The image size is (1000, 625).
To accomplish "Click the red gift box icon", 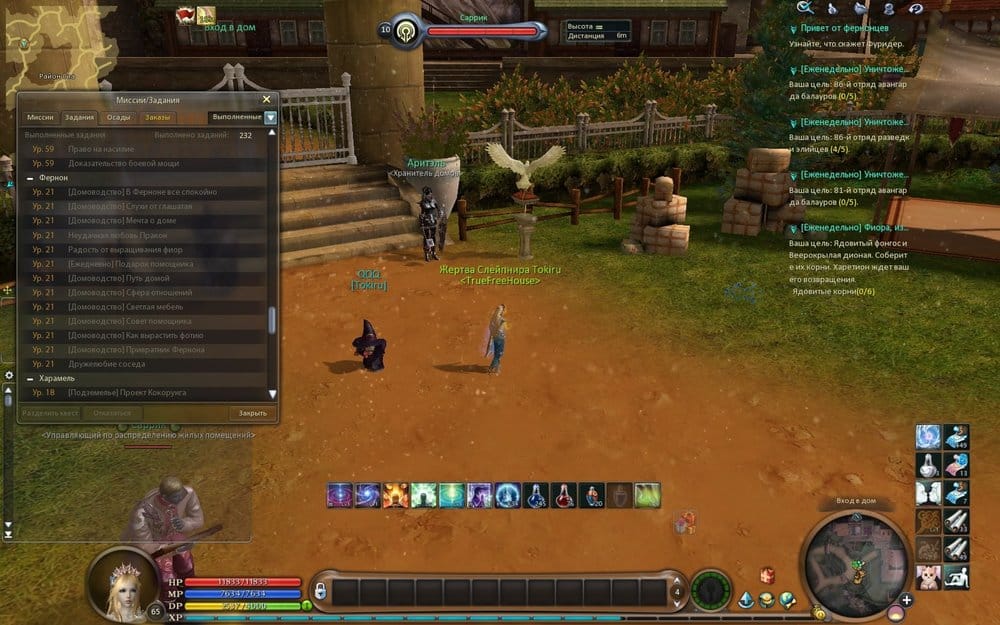I will (767, 575).
